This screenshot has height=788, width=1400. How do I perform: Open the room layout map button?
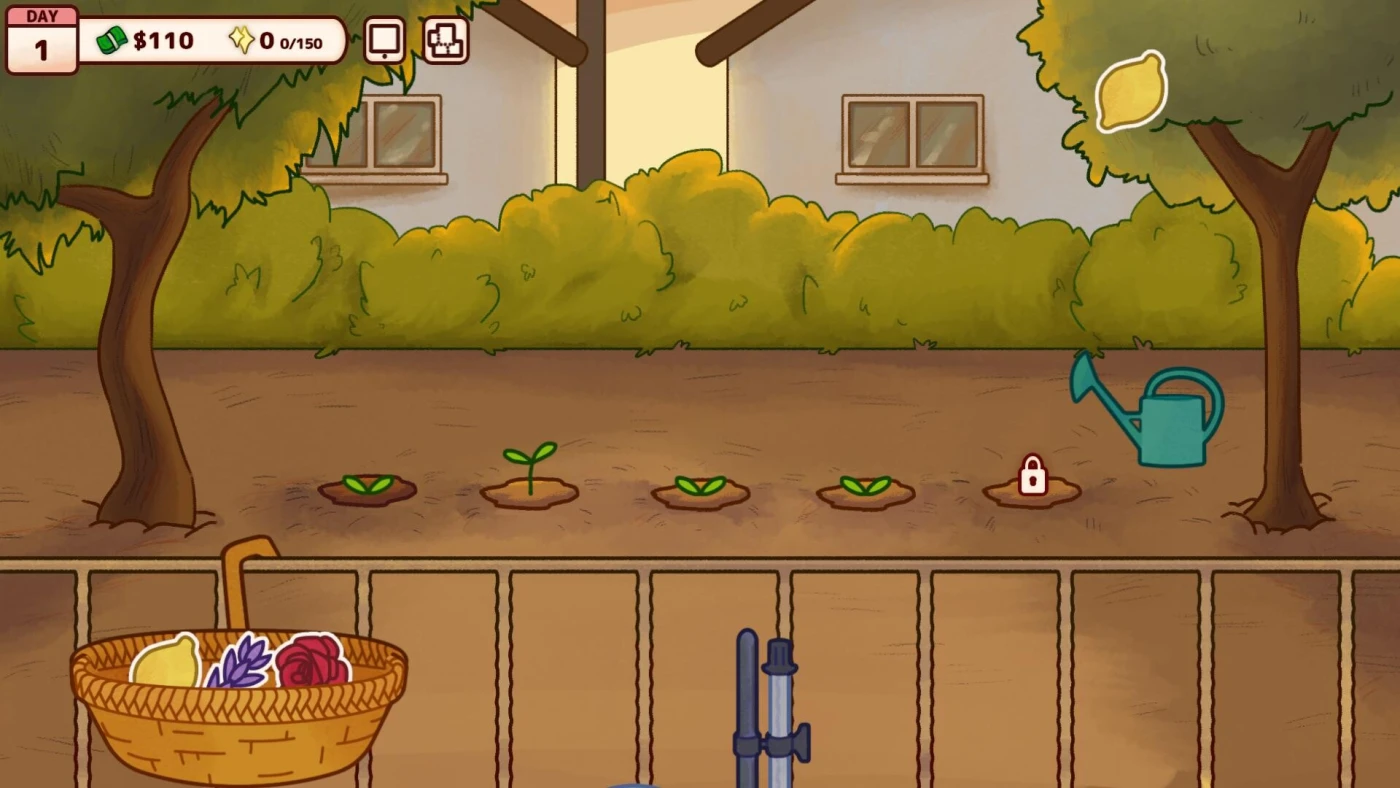[x=445, y=41]
